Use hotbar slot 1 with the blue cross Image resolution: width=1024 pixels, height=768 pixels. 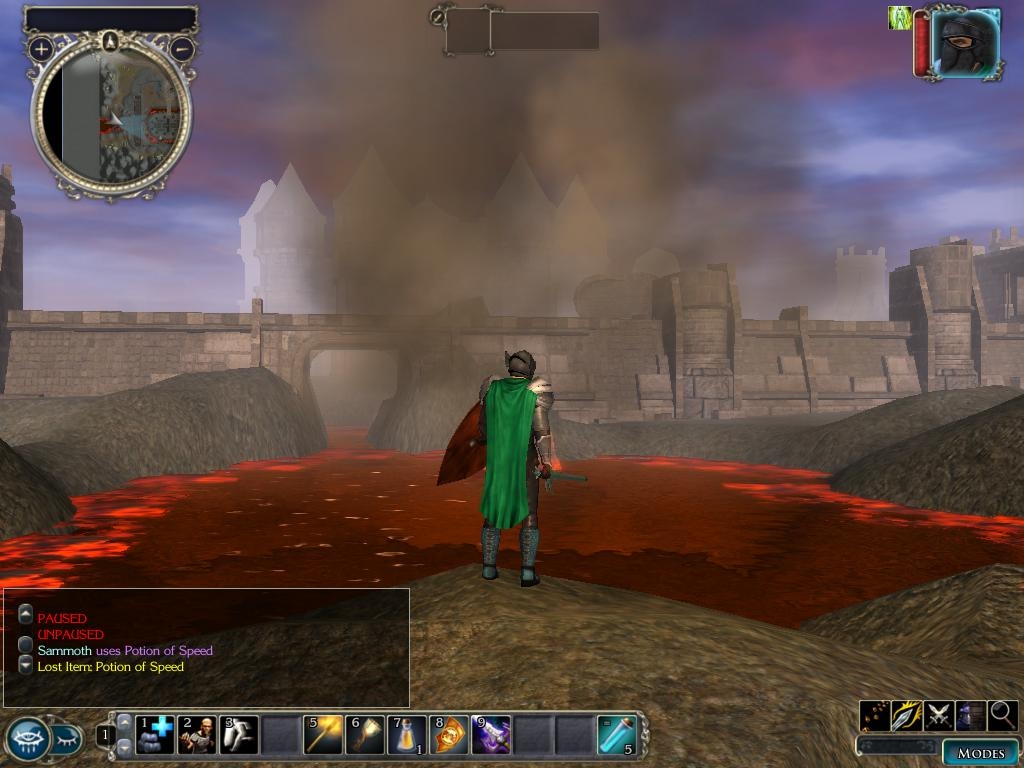coord(155,735)
